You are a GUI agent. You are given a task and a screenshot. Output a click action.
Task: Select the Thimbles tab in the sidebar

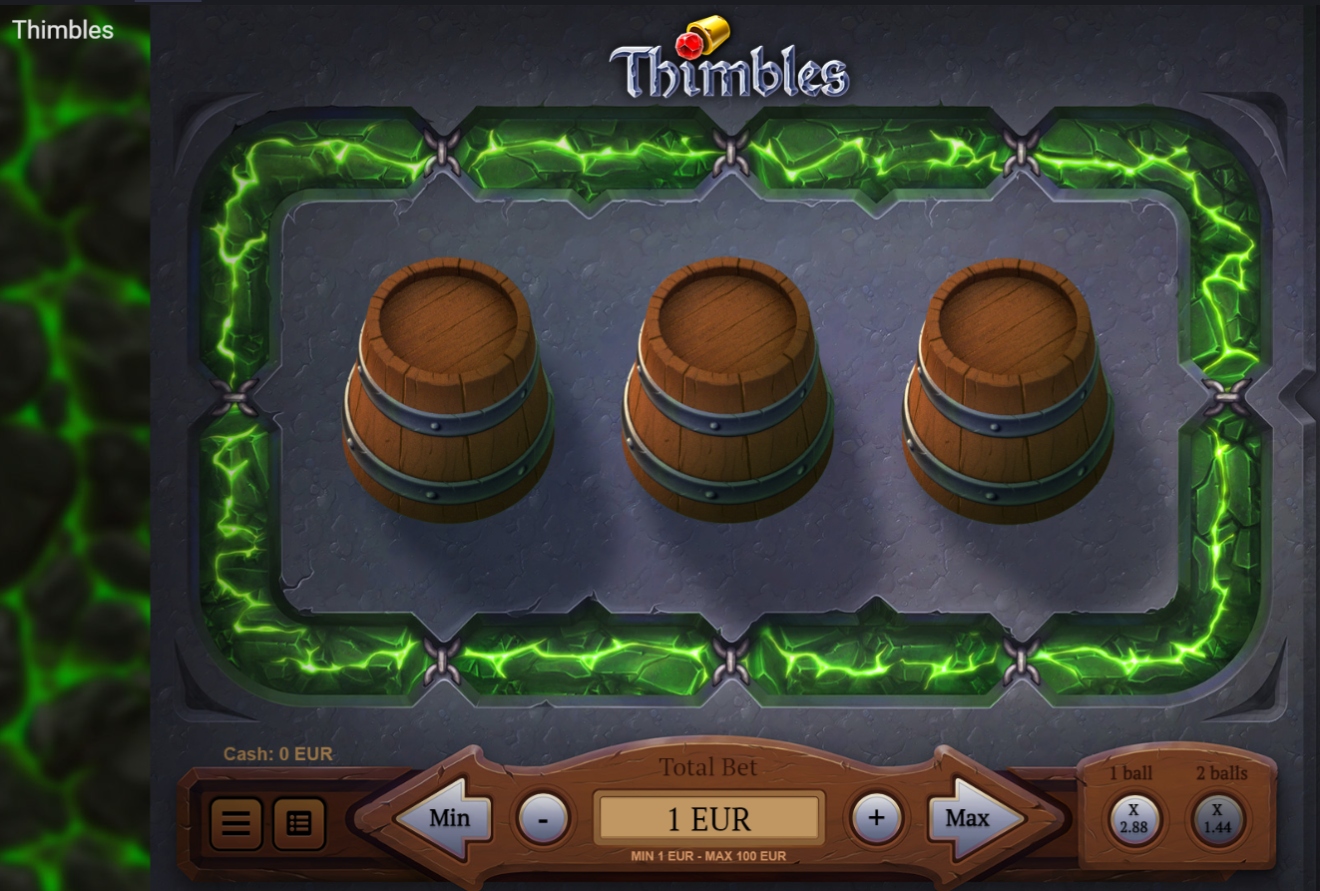62,31
